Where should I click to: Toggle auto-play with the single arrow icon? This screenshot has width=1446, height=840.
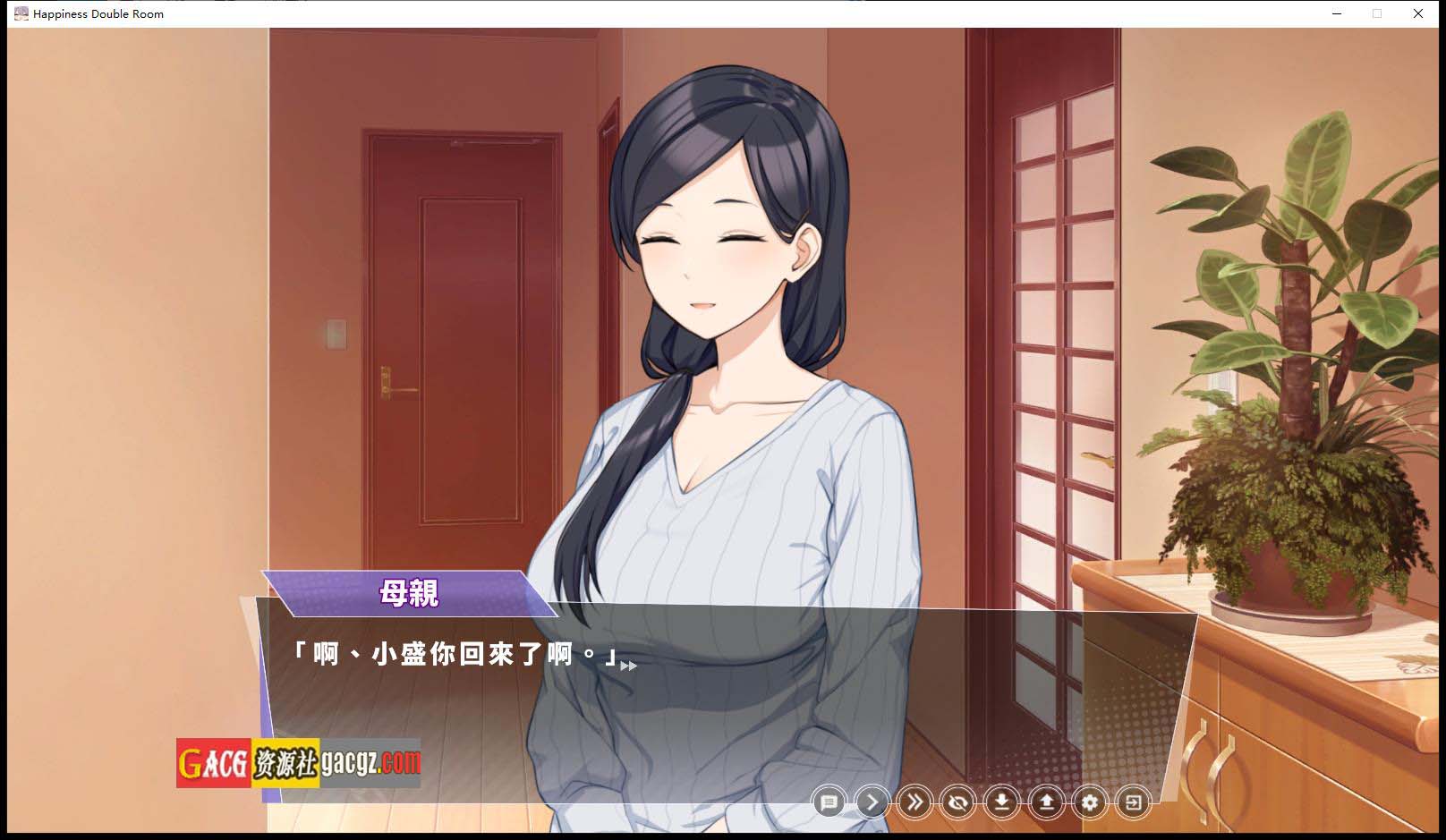pyautogui.click(x=872, y=802)
